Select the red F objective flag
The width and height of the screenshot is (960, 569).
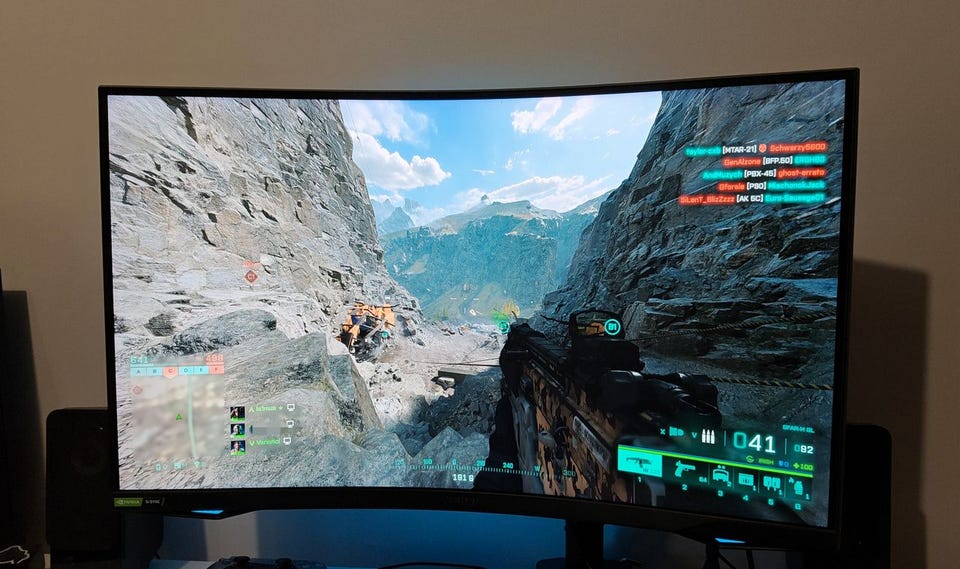215,371
